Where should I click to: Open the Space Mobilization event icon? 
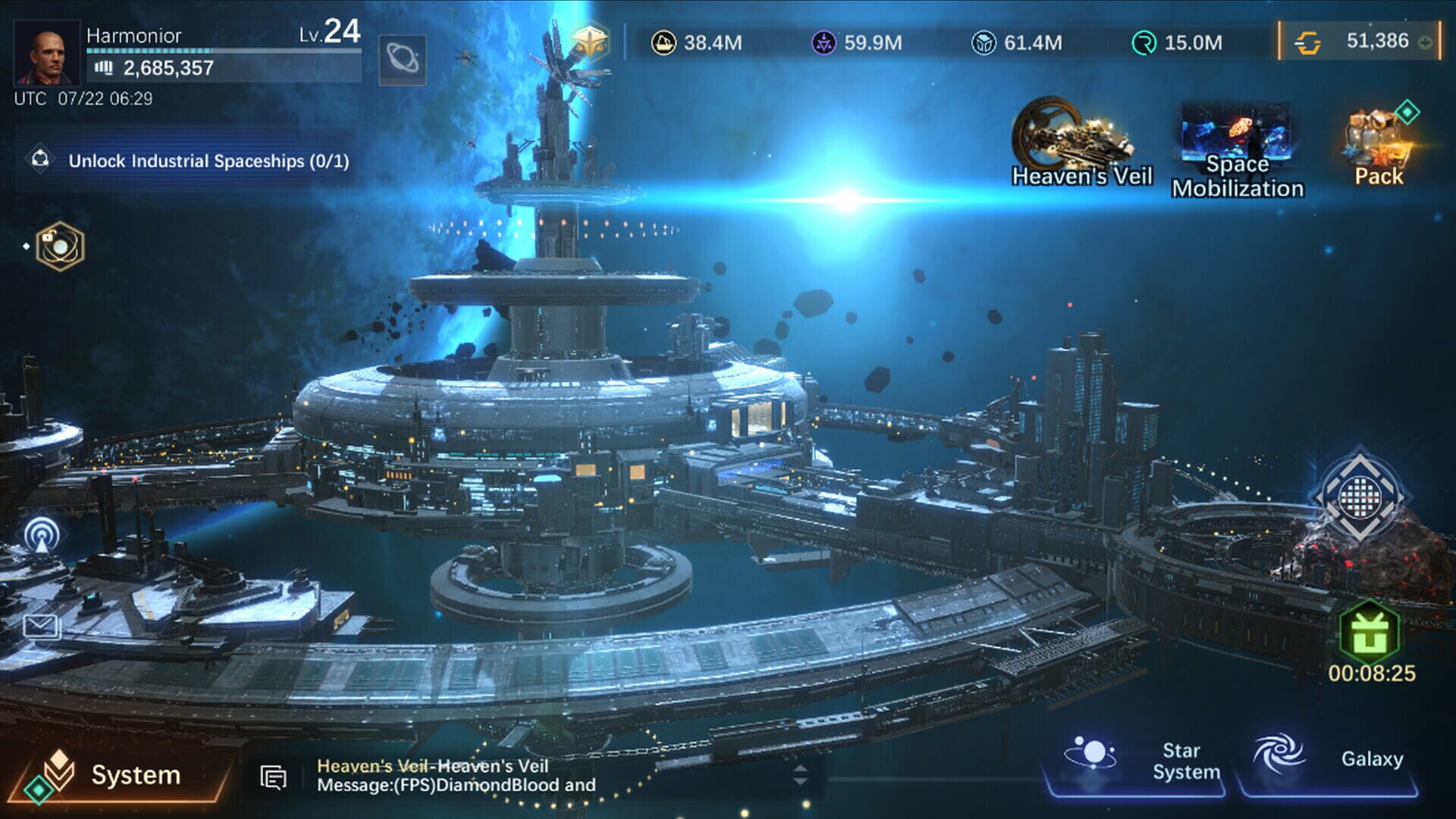pyautogui.click(x=1239, y=136)
